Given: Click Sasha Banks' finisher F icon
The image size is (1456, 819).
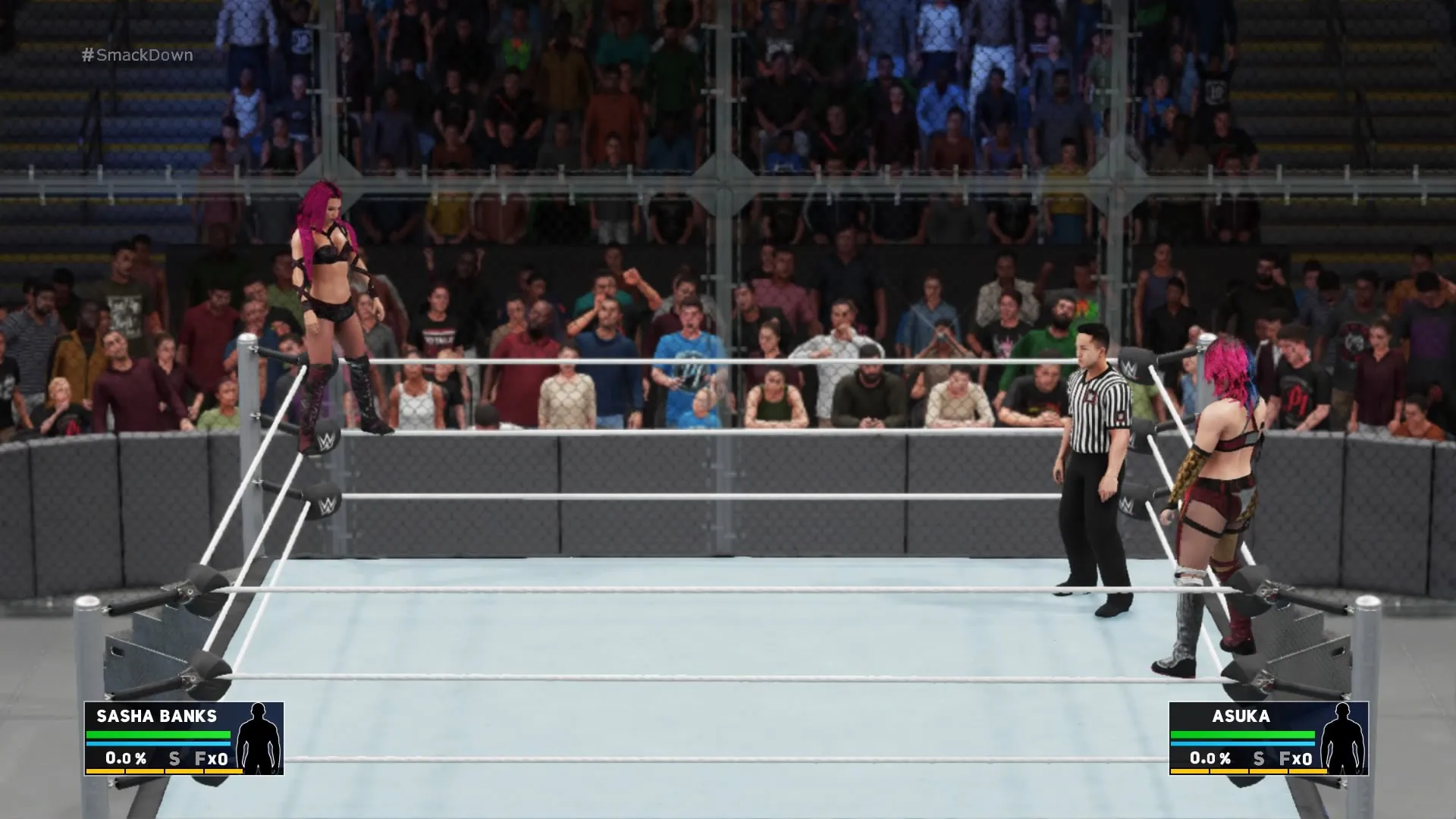Looking at the screenshot, I should (201, 758).
